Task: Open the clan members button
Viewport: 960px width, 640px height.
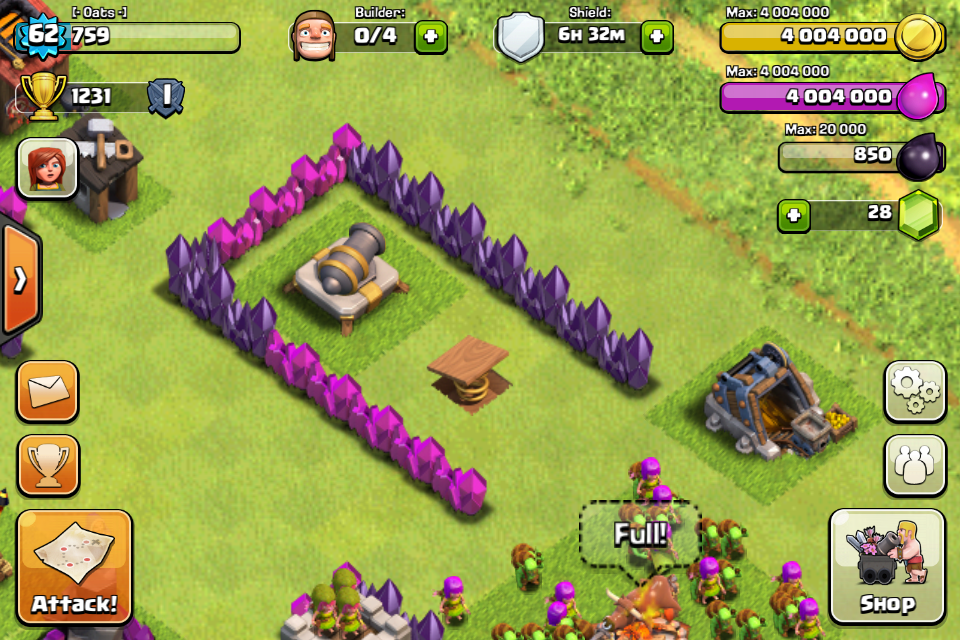Action: pos(914,464)
